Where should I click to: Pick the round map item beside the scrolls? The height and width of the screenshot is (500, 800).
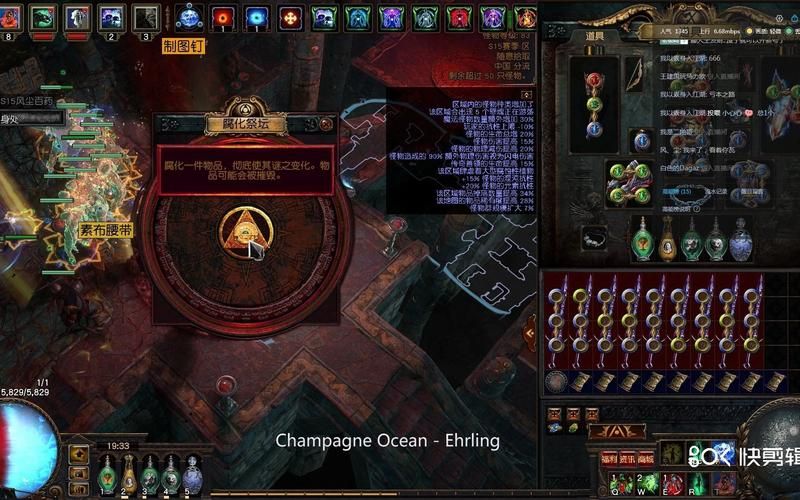click(x=557, y=381)
